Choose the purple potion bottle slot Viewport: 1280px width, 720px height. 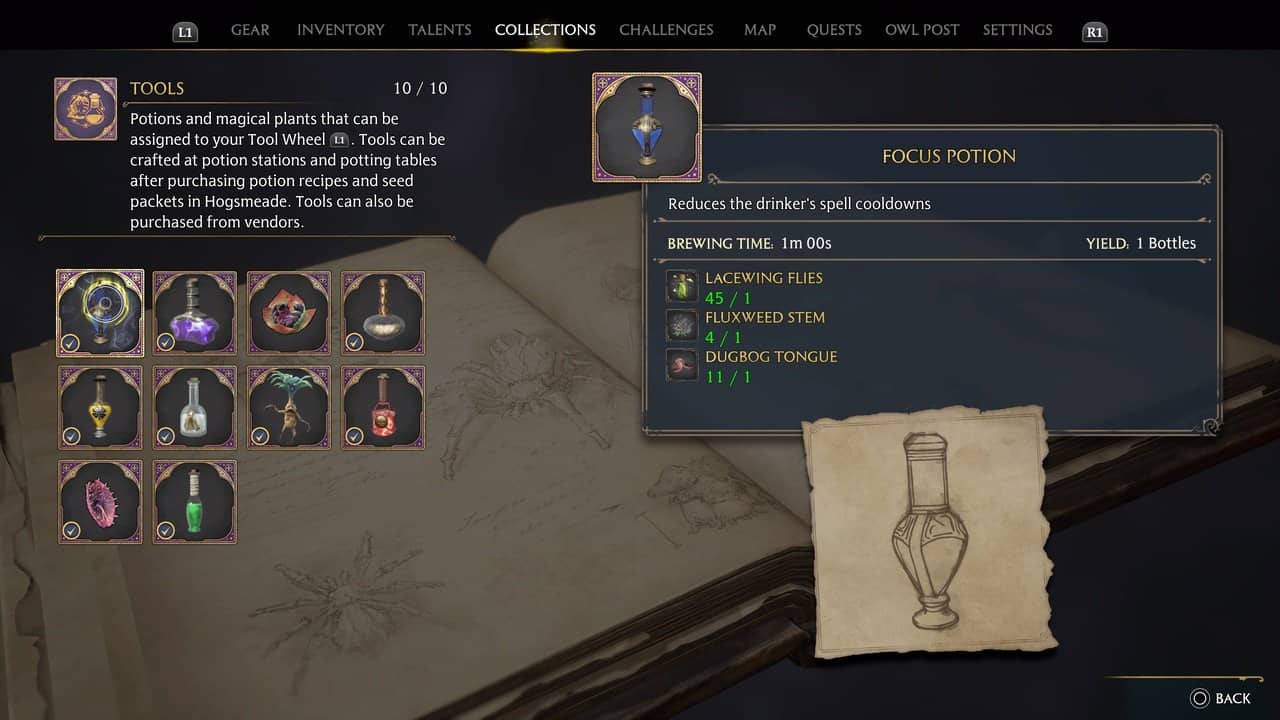pos(195,313)
